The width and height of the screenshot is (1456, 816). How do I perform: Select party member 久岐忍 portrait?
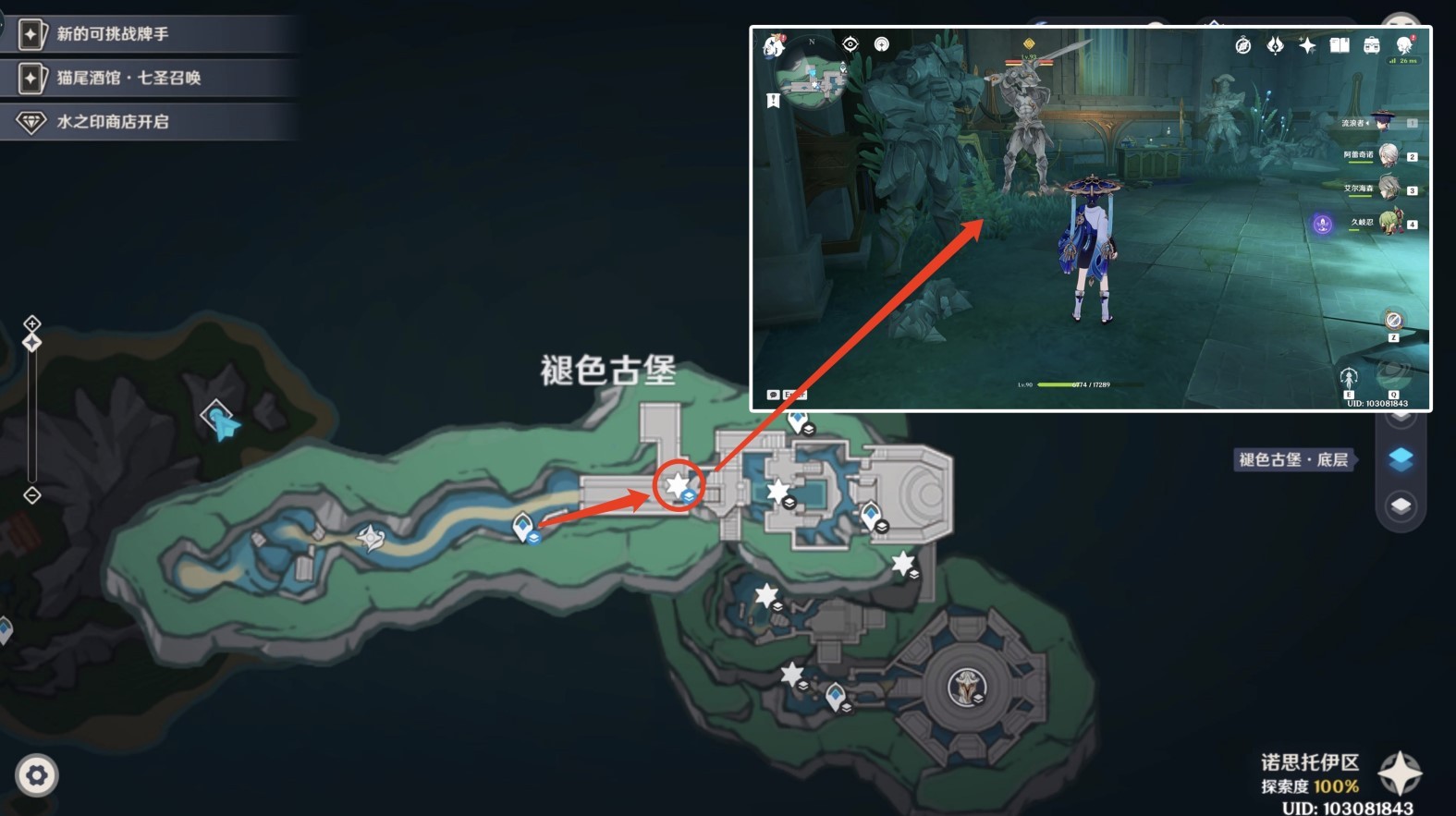coord(1391,222)
